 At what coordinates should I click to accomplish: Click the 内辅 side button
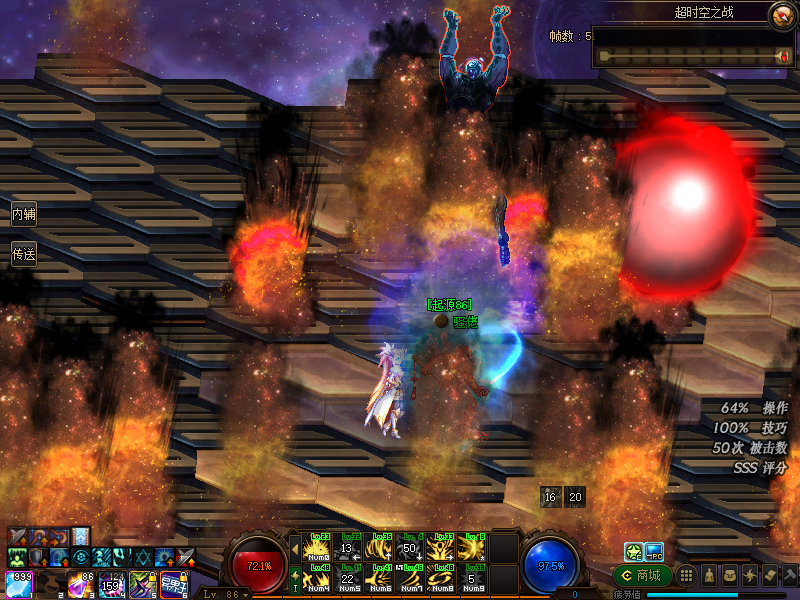pos(23,214)
